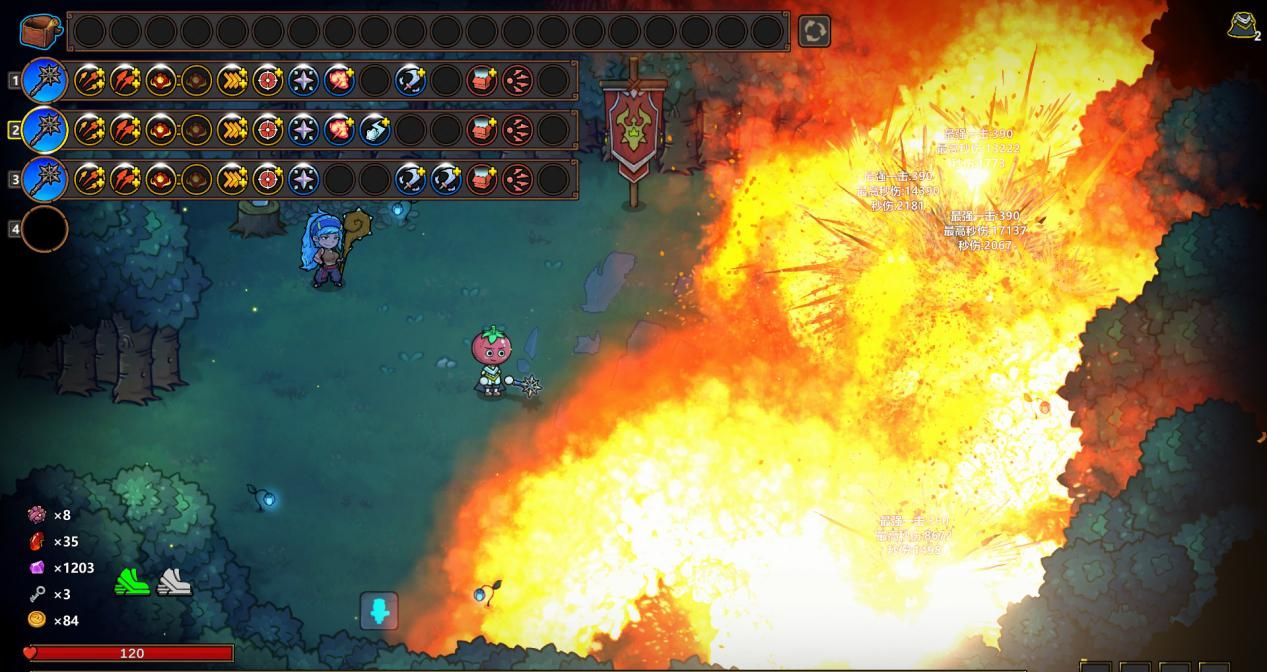This screenshot has width=1267, height=672.
Task: Open the hat icon with number 2
Action: (x=1243, y=26)
